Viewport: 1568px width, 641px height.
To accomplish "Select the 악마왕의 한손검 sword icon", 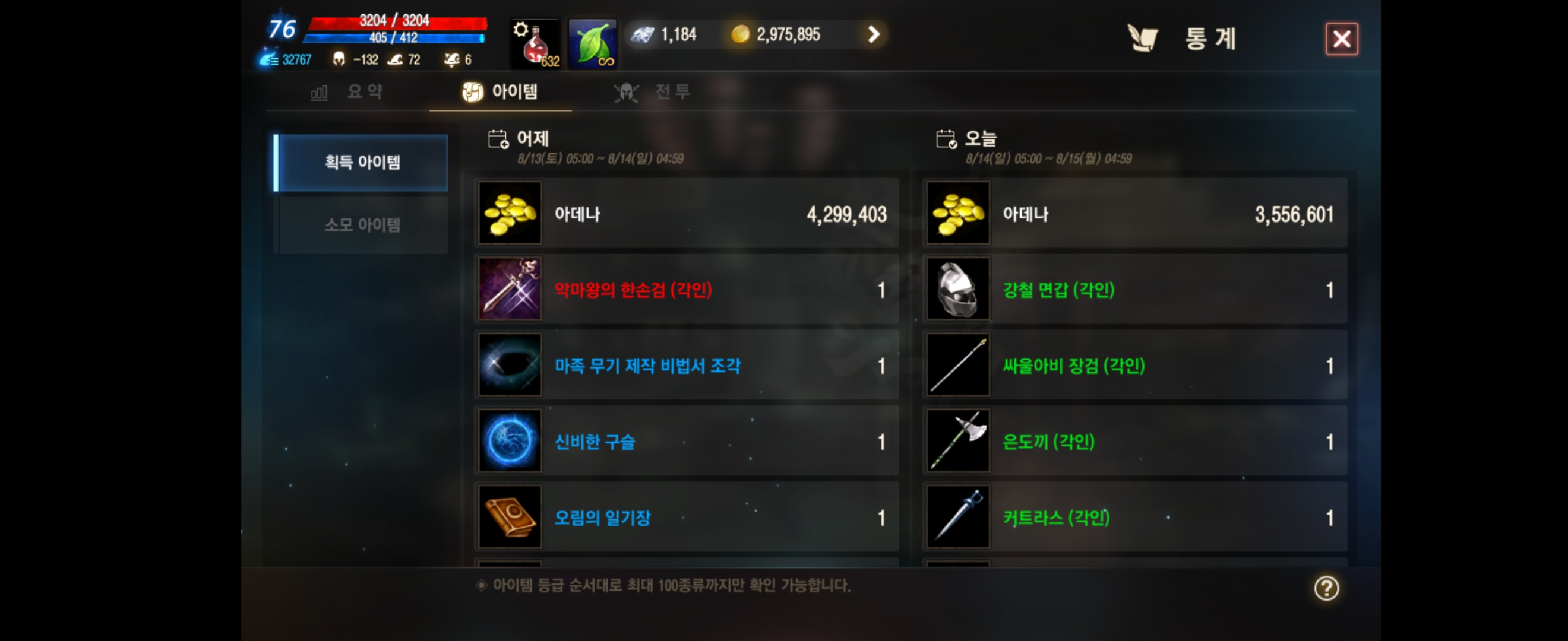I will click(x=510, y=289).
